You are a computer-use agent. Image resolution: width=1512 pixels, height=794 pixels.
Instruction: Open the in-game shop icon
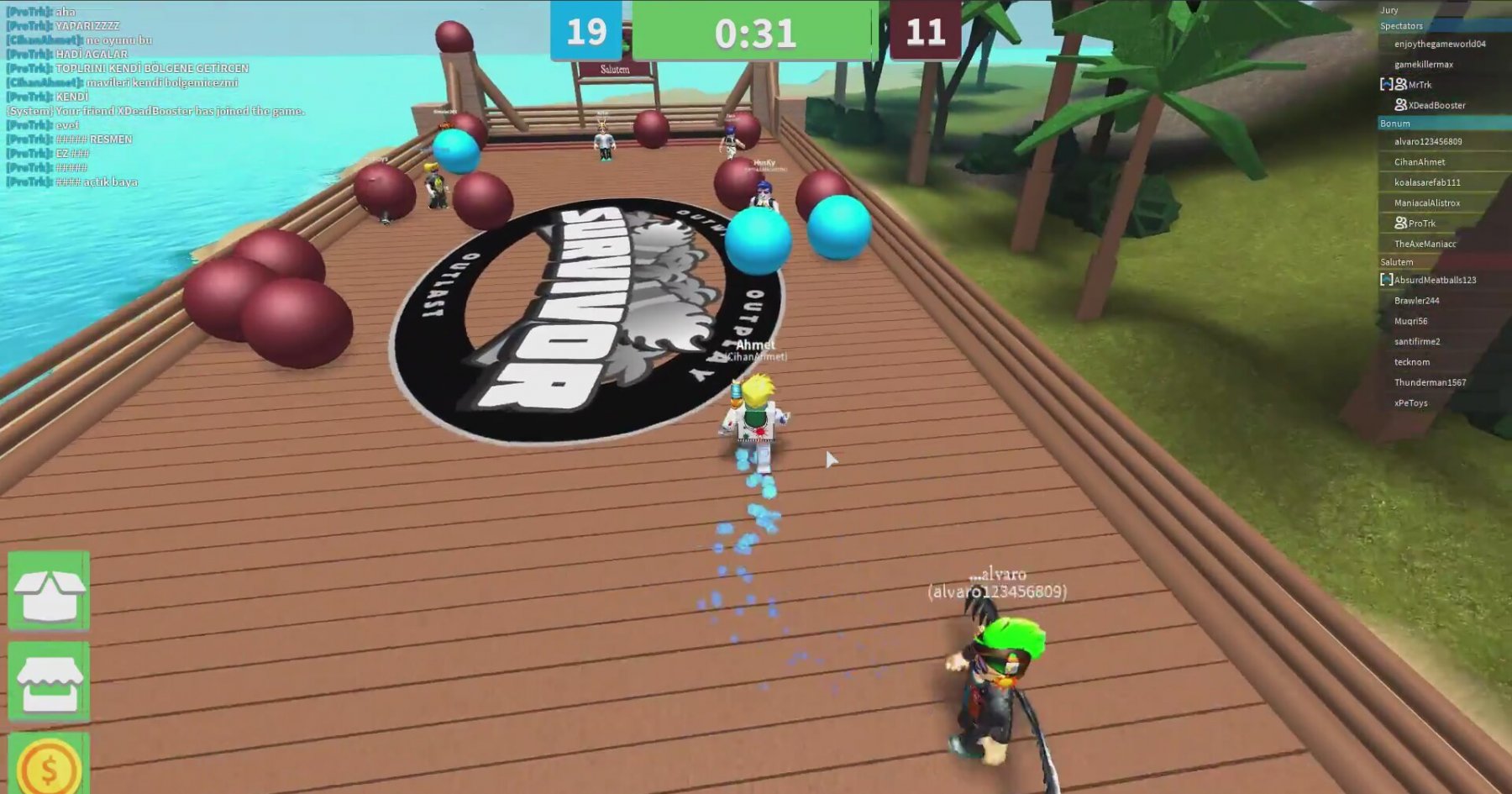(x=46, y=681)
